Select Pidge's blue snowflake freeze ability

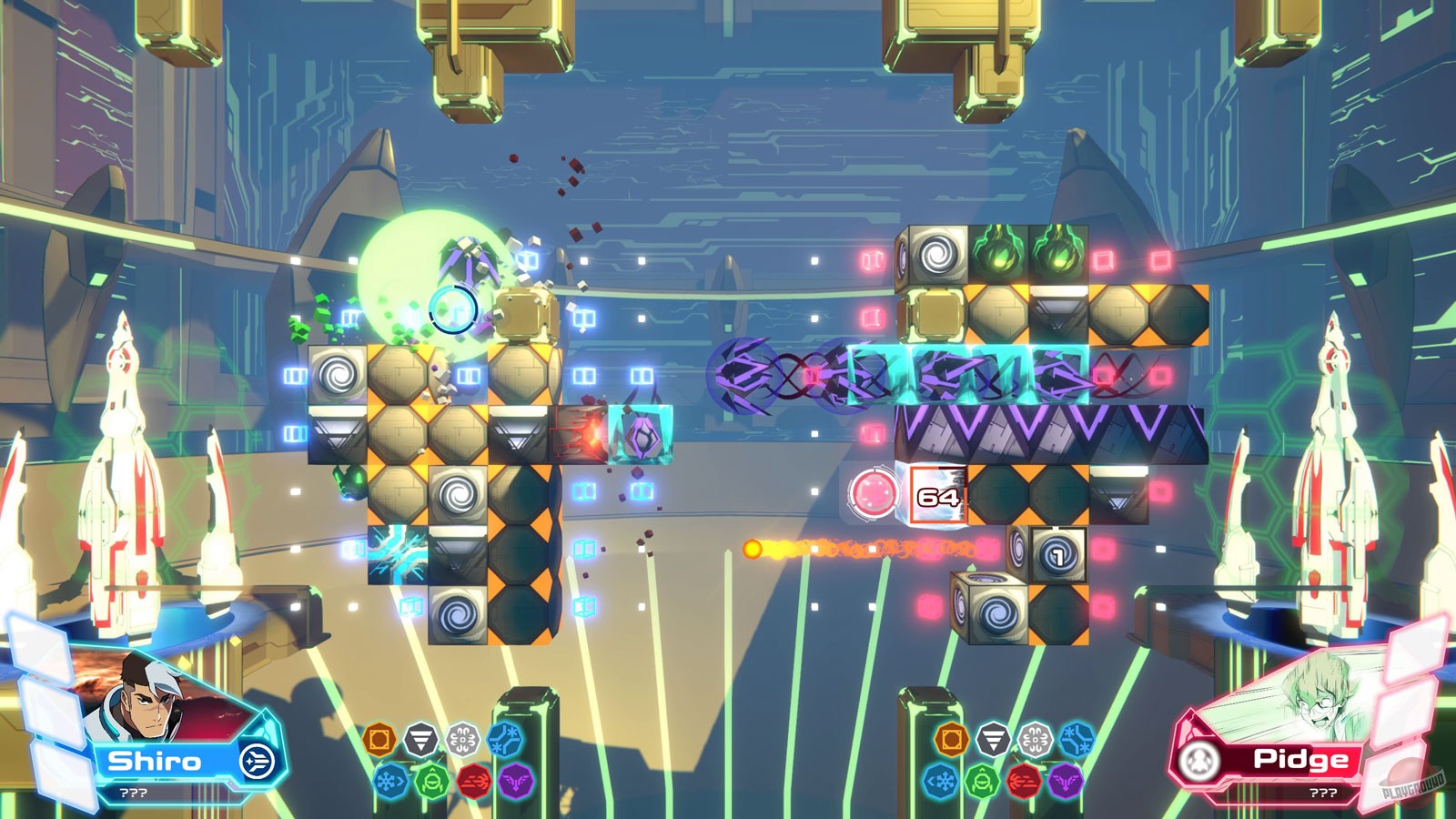[941, 781]
